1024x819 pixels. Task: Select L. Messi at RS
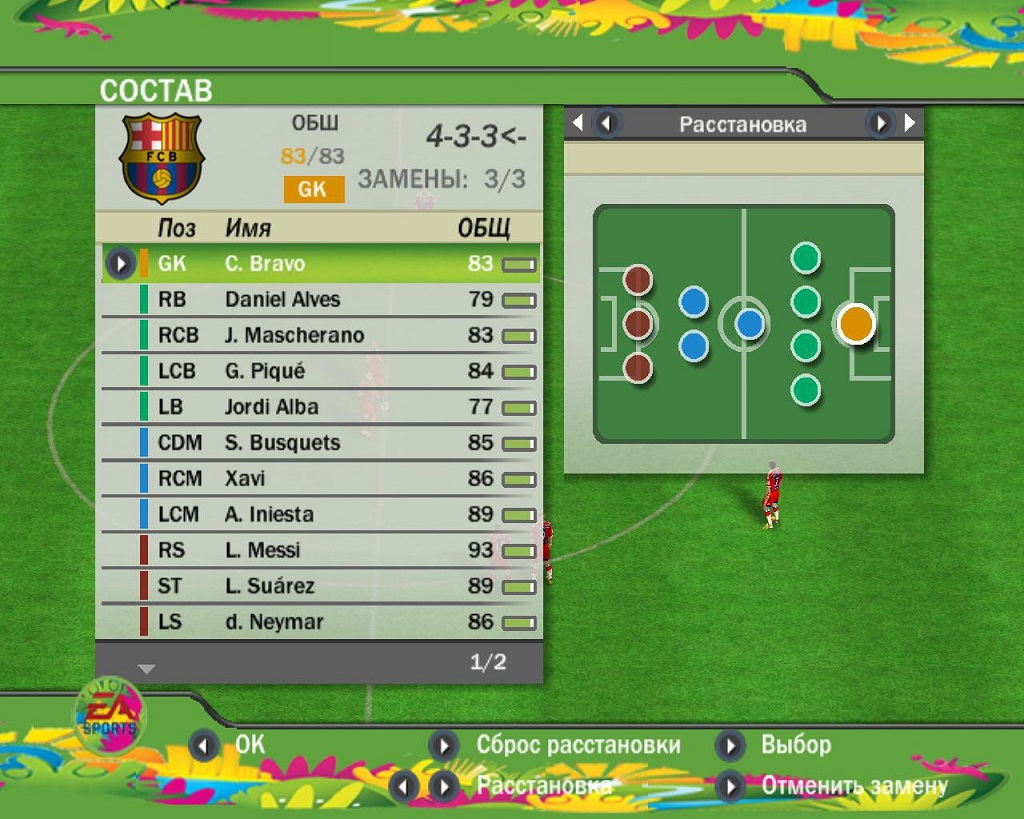click(x=320, y=550)
